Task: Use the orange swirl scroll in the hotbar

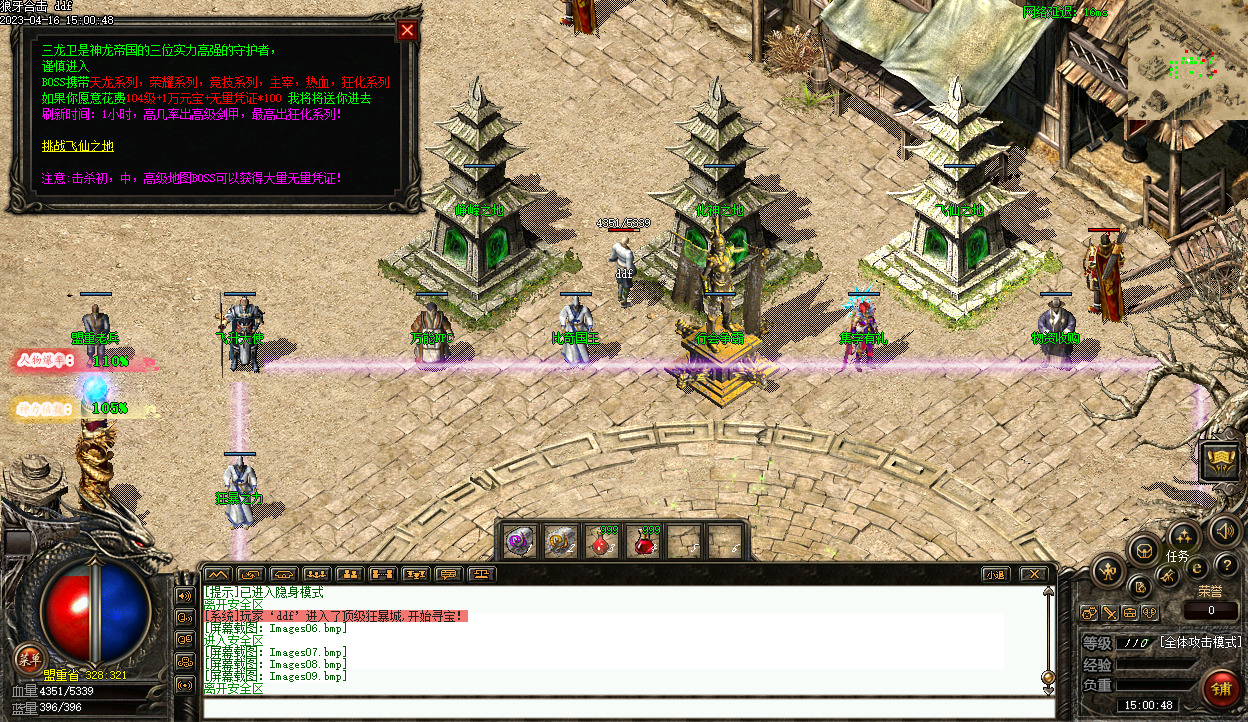Action: click(x=559, y=541)
